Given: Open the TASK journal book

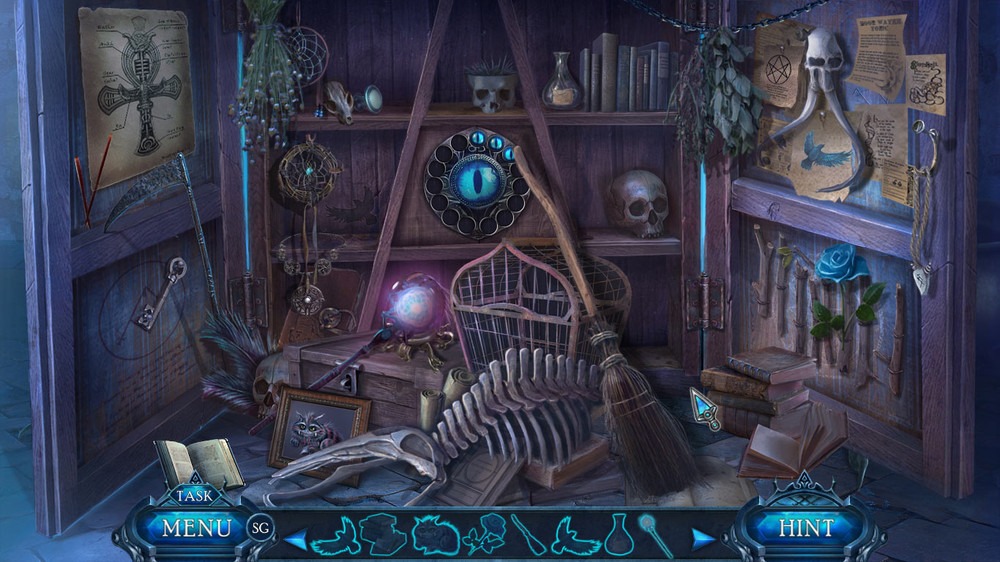Looking at the screenshot, I should 199,464.
